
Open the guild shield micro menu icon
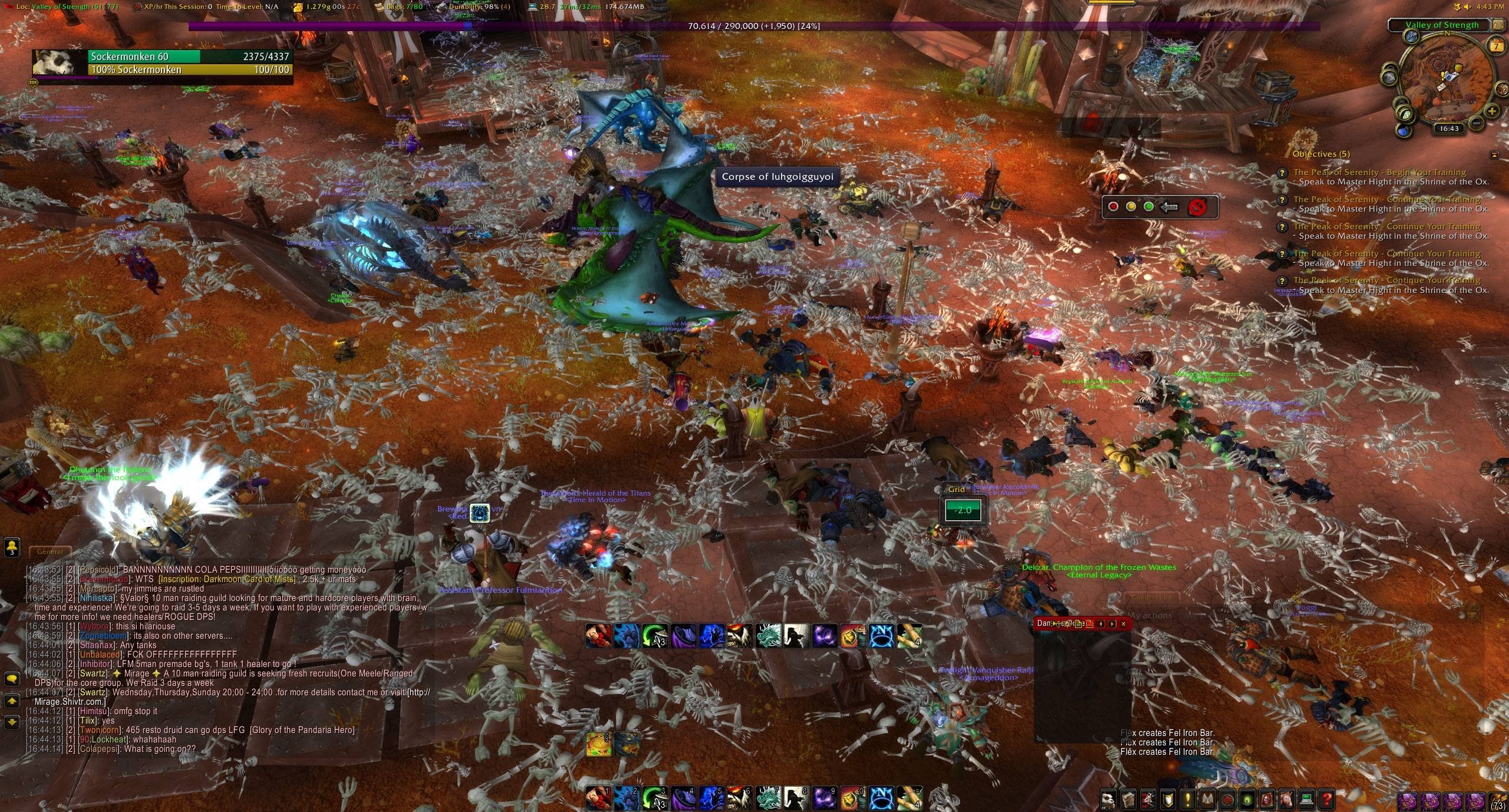click(1167, 800)
